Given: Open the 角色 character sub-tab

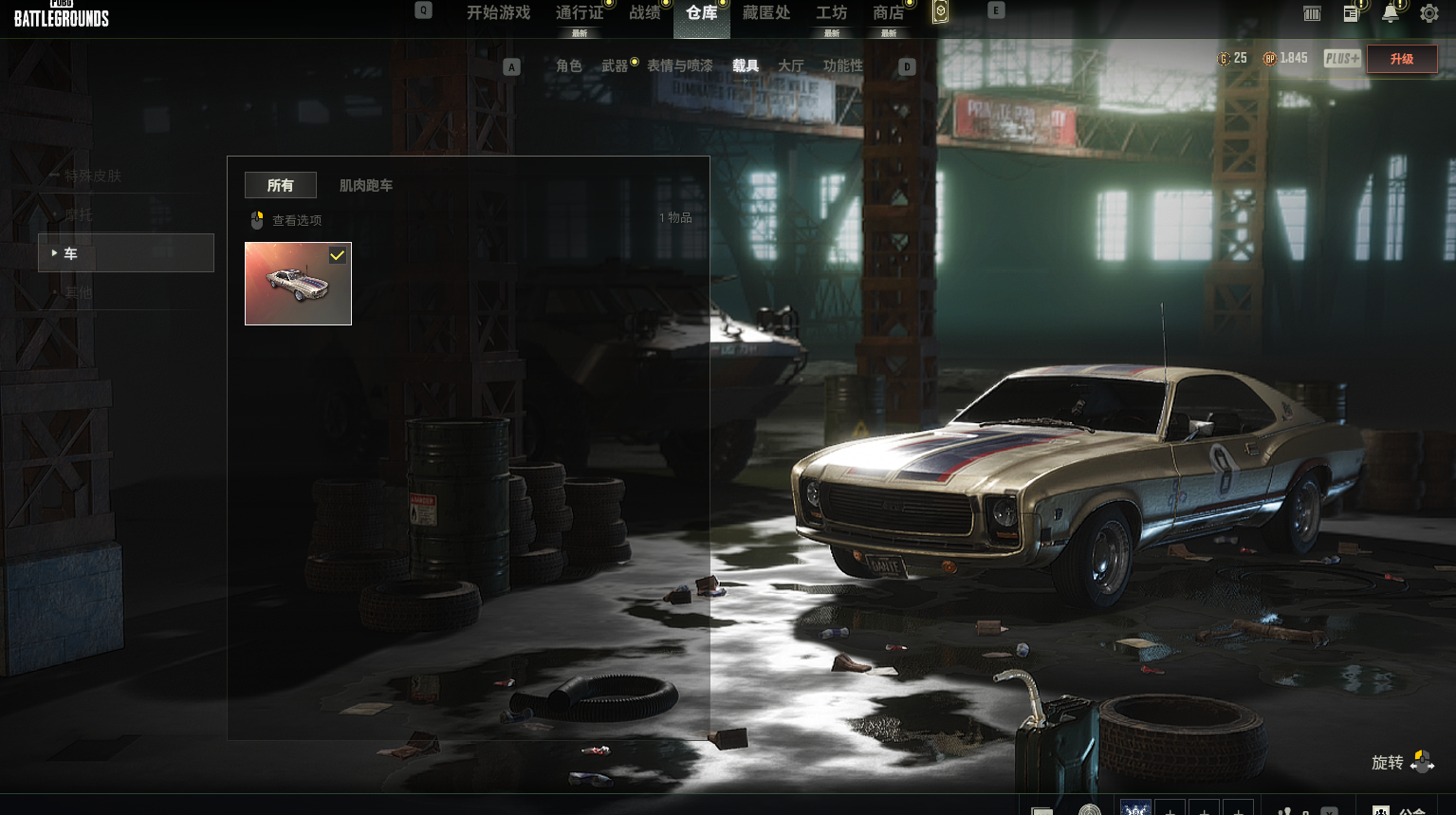Looking at the screenshot, I should coord(569,66).
